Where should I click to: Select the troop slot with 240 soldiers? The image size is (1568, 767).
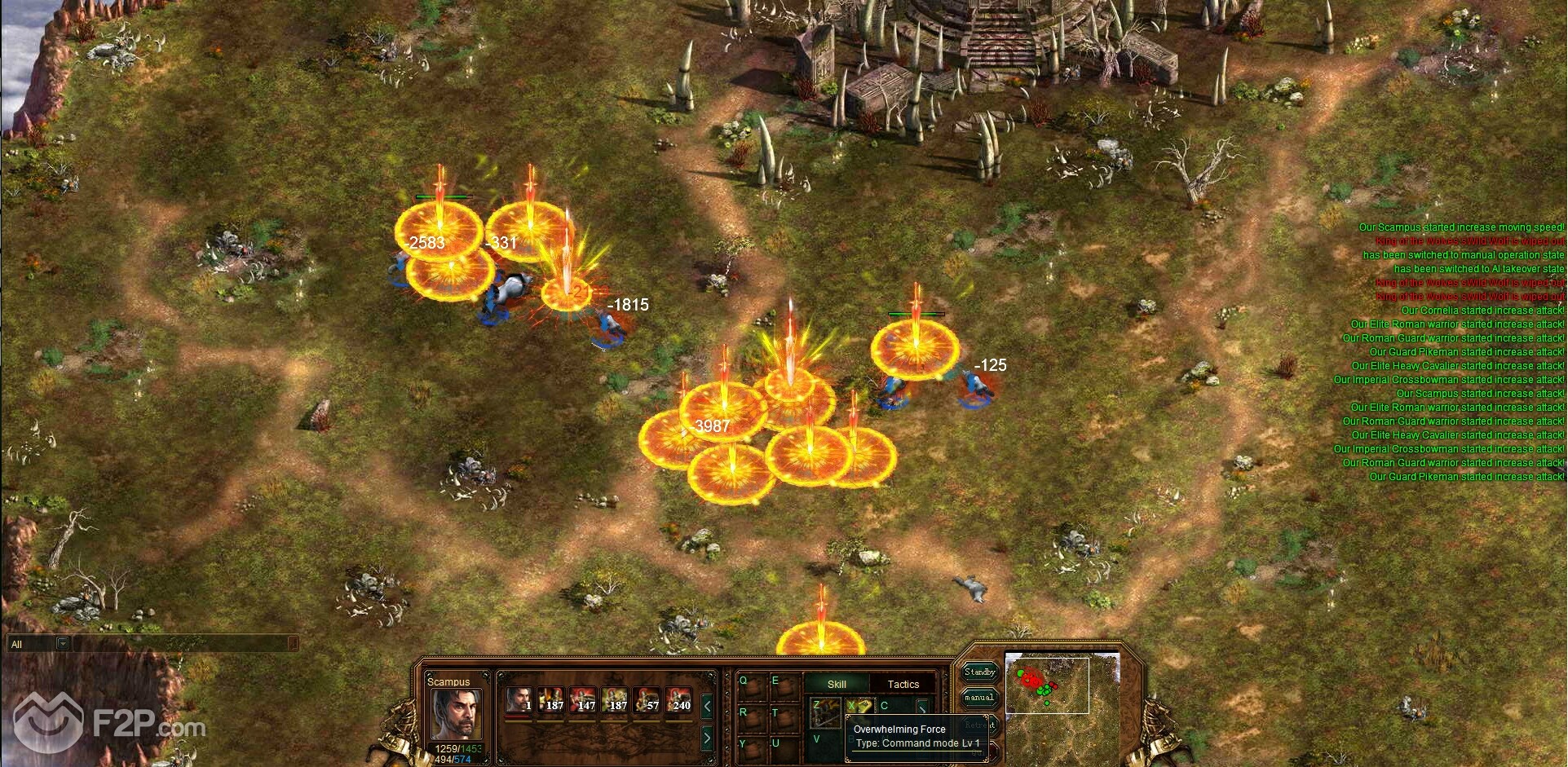pyautogui.click(x=678, y=700)
